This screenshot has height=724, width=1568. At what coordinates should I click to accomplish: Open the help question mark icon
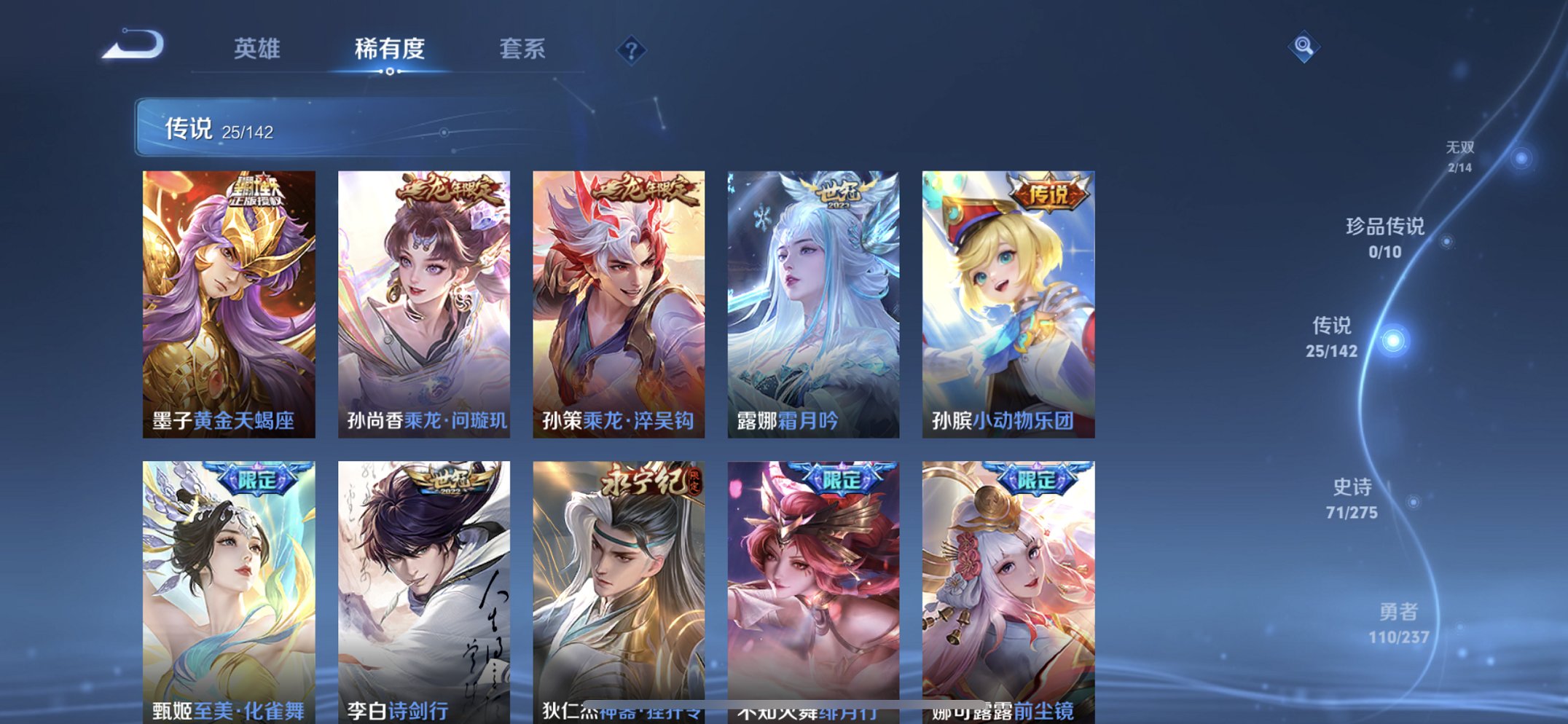pos(631,48)
